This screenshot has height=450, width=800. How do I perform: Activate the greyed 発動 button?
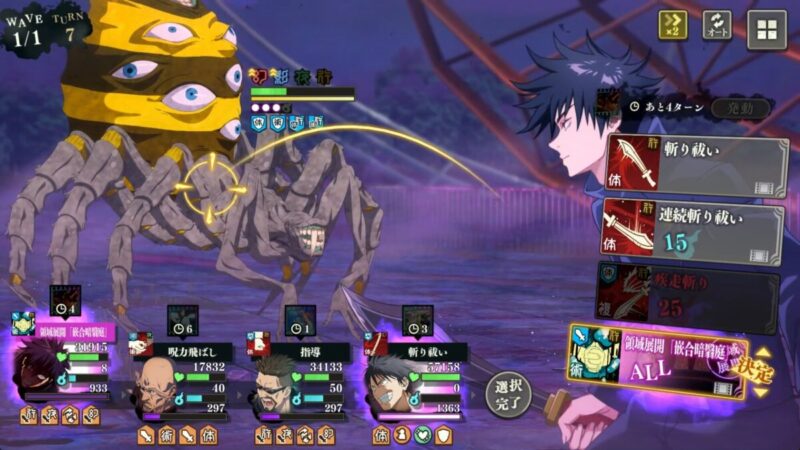[741, 107]
